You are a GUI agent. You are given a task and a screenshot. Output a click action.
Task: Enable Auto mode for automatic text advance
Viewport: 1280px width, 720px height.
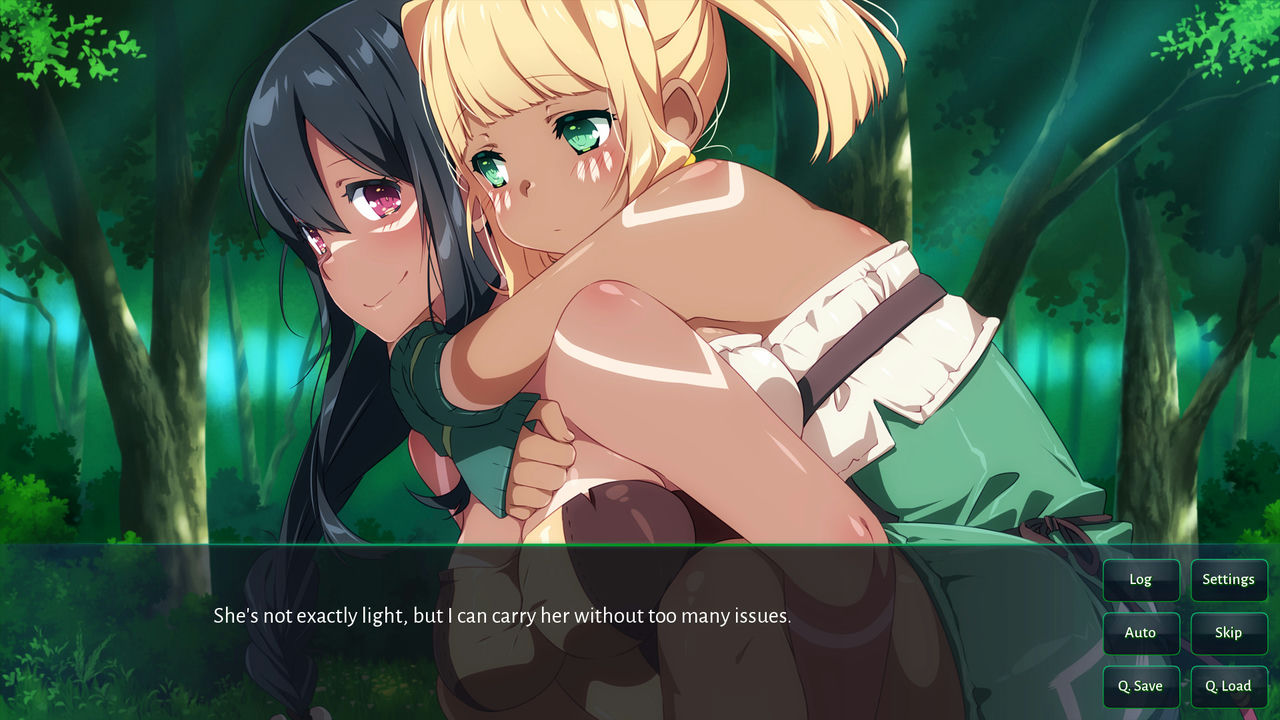click(x=1141, y=633)
